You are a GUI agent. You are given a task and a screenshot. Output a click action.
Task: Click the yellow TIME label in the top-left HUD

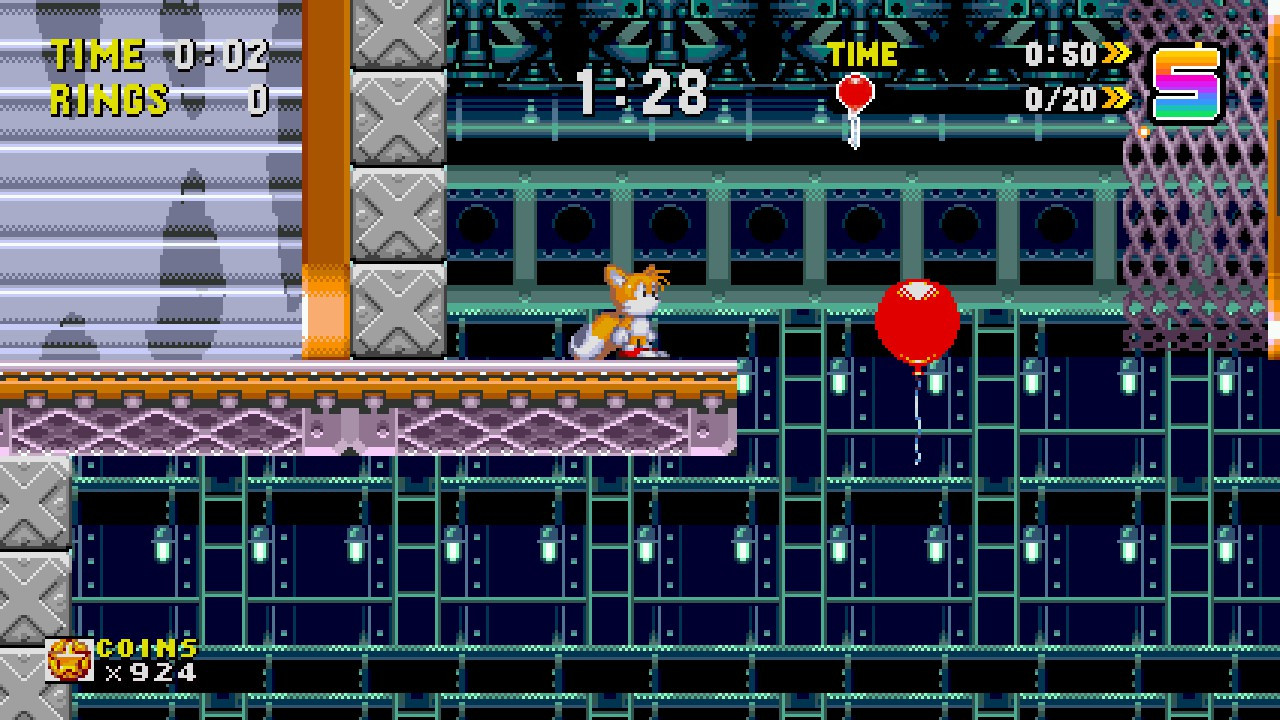[x=95, y=54]
